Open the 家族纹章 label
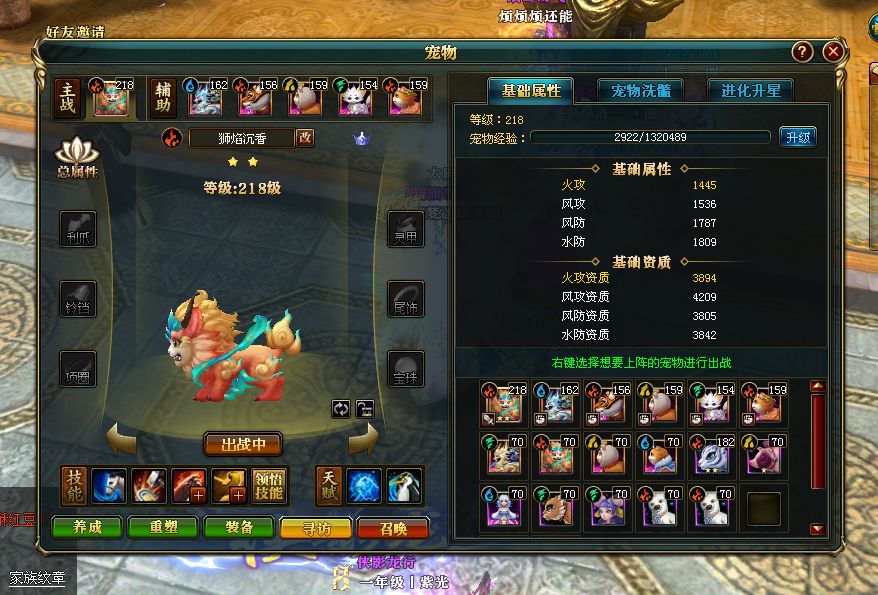The height and width of the screenshot is (595, 878). (37, 578)
